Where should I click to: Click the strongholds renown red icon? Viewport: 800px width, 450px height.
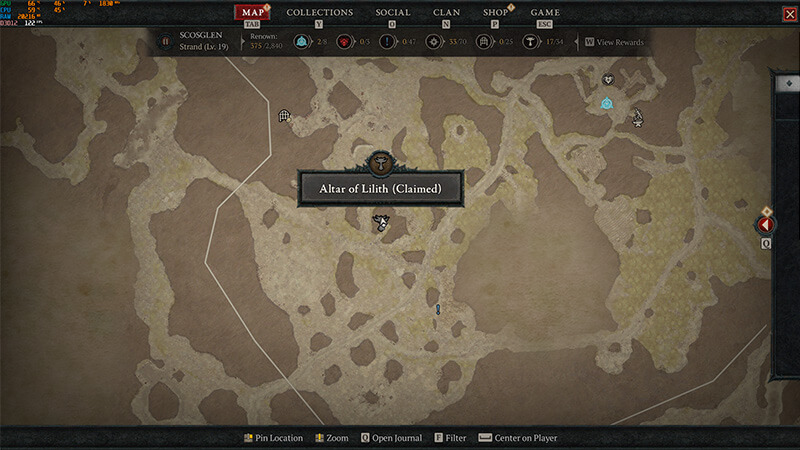345,42
